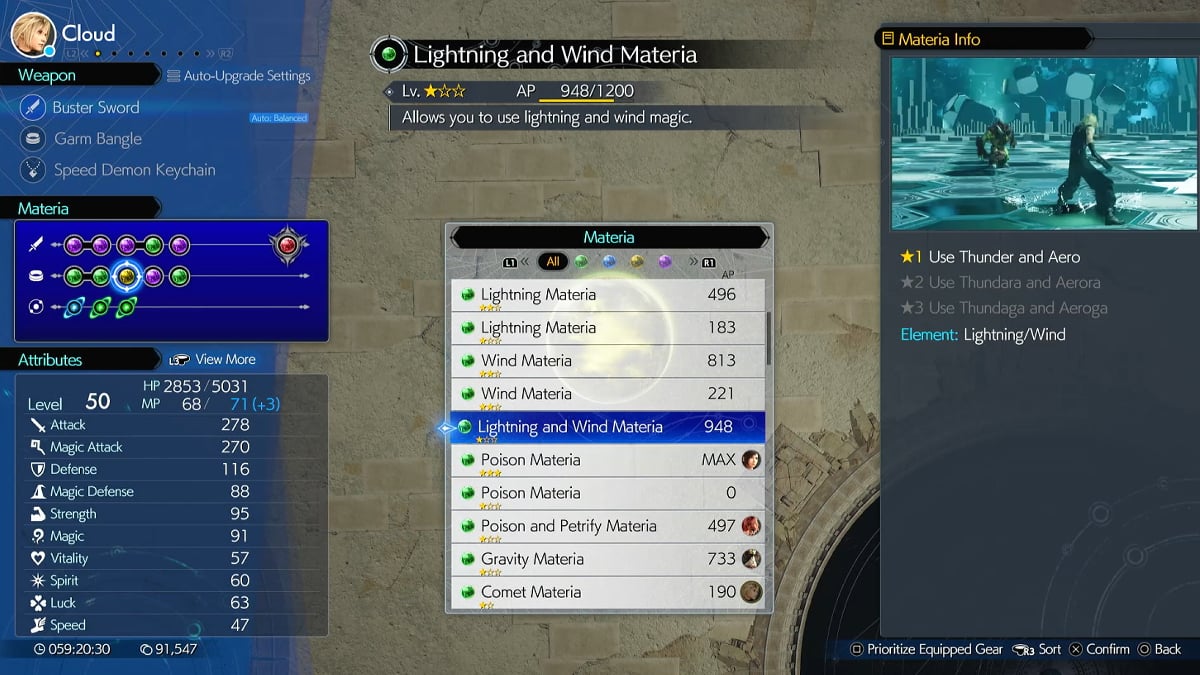Select the highlighted yellow materia slot

127,276
